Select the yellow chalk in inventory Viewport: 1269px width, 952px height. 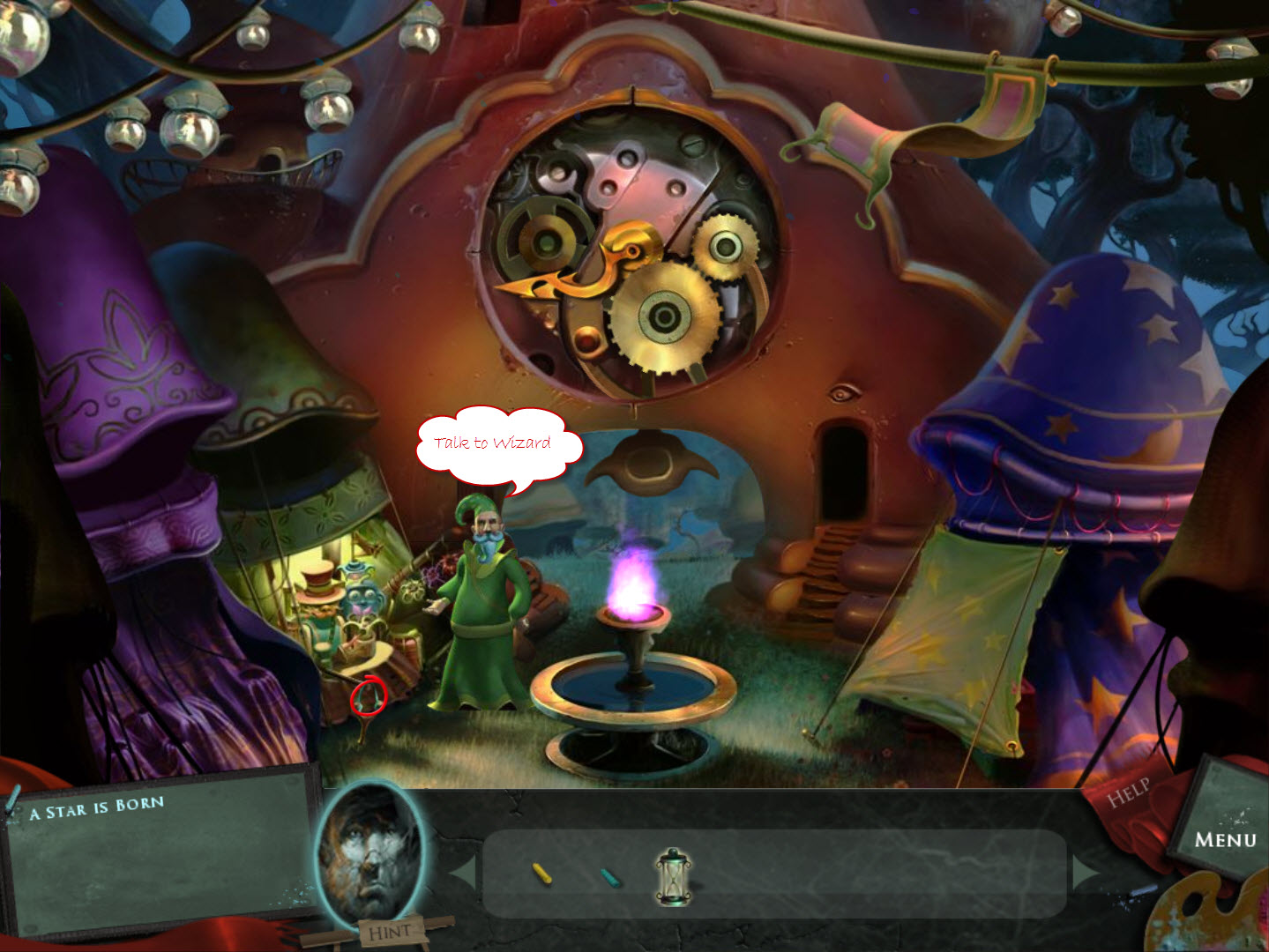click(544, 873)
